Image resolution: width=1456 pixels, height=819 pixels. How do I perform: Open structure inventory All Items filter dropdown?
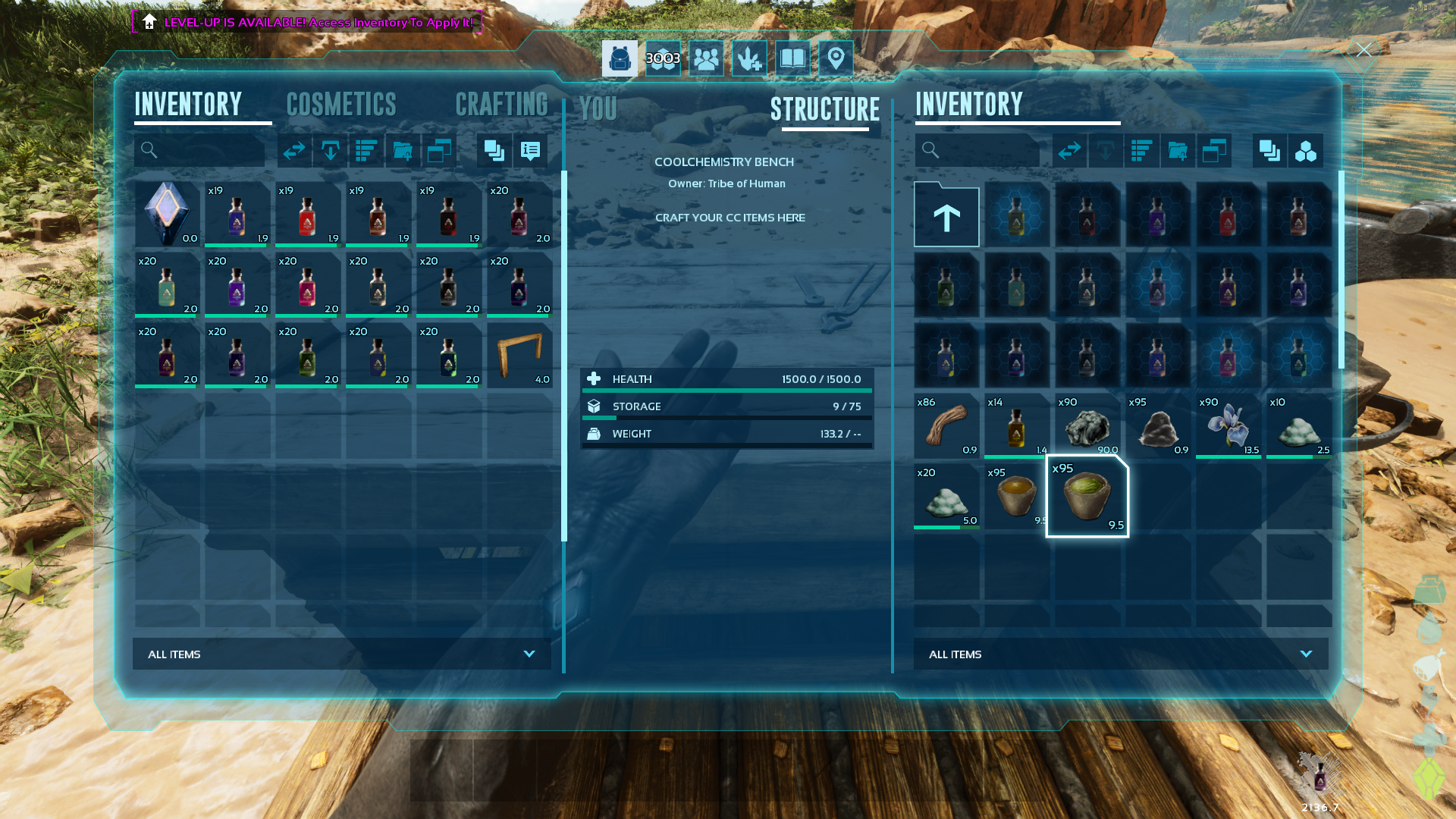pos(1121,654)
